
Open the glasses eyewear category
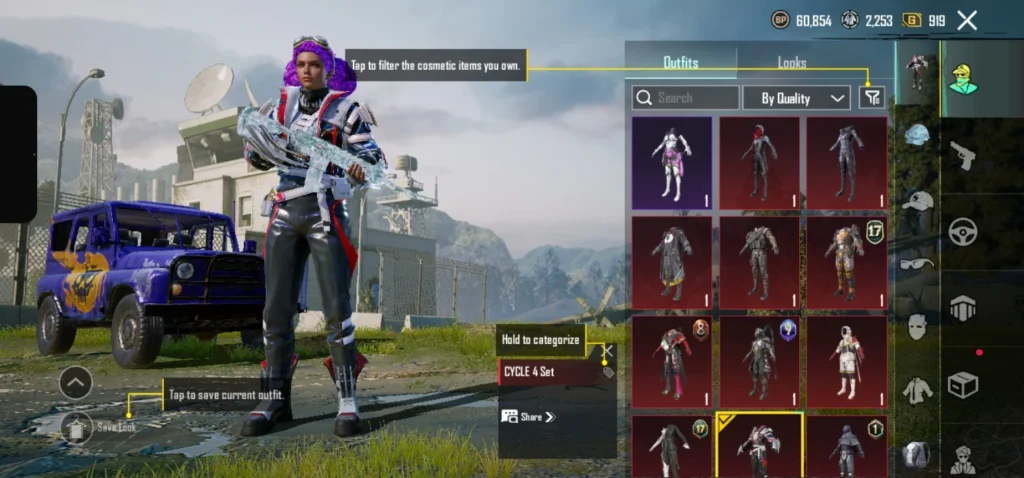[x=917, y=264]
